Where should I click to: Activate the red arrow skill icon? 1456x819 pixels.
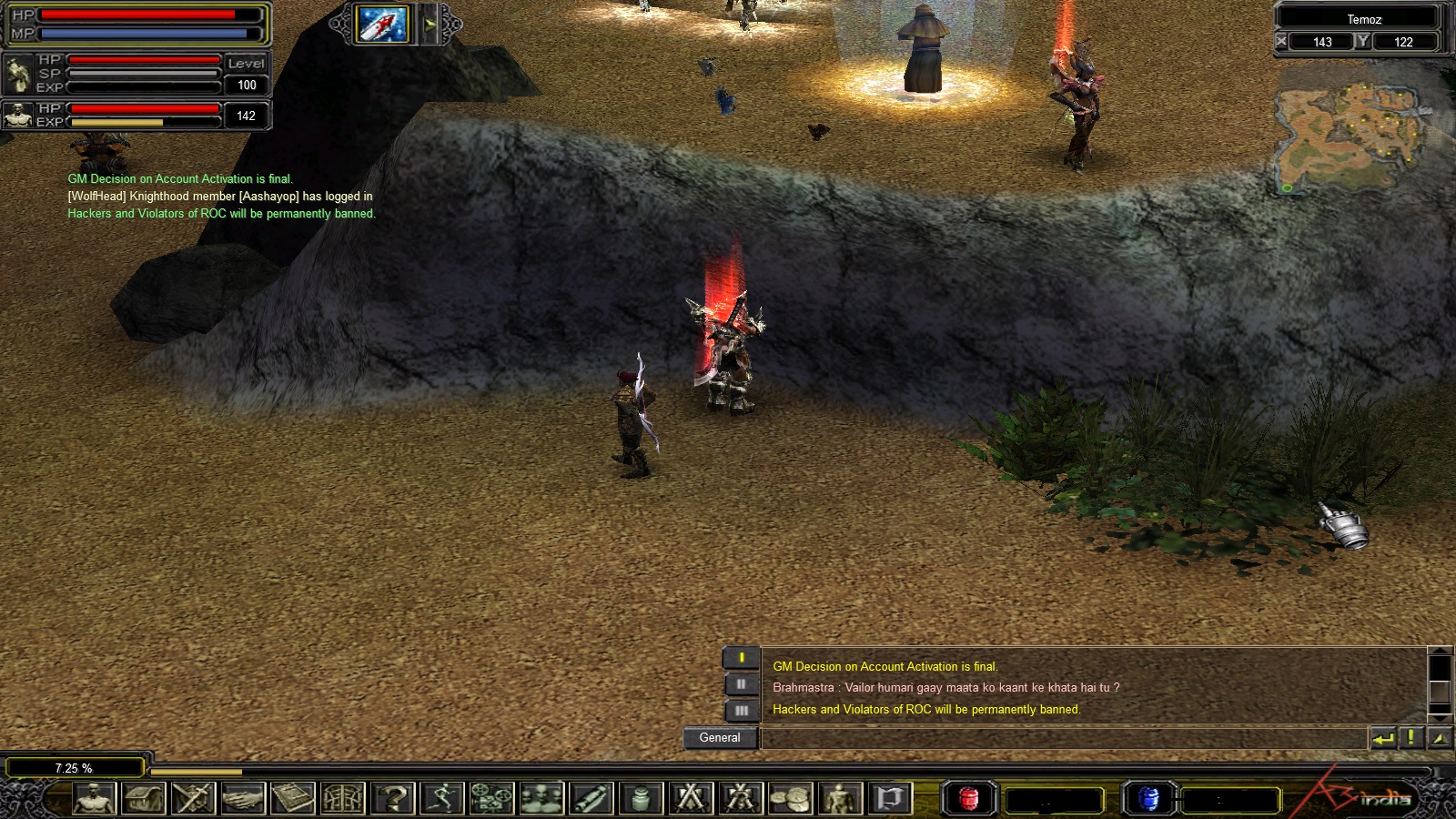382,25
